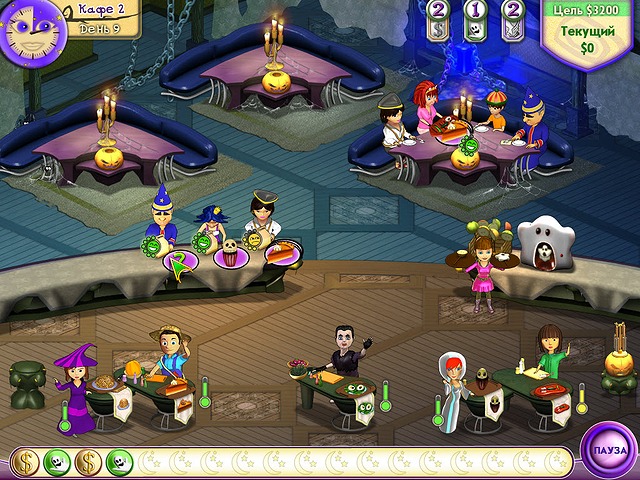
Task: Use the ghost bonus power-up
Action: click(x=475, y=26)
